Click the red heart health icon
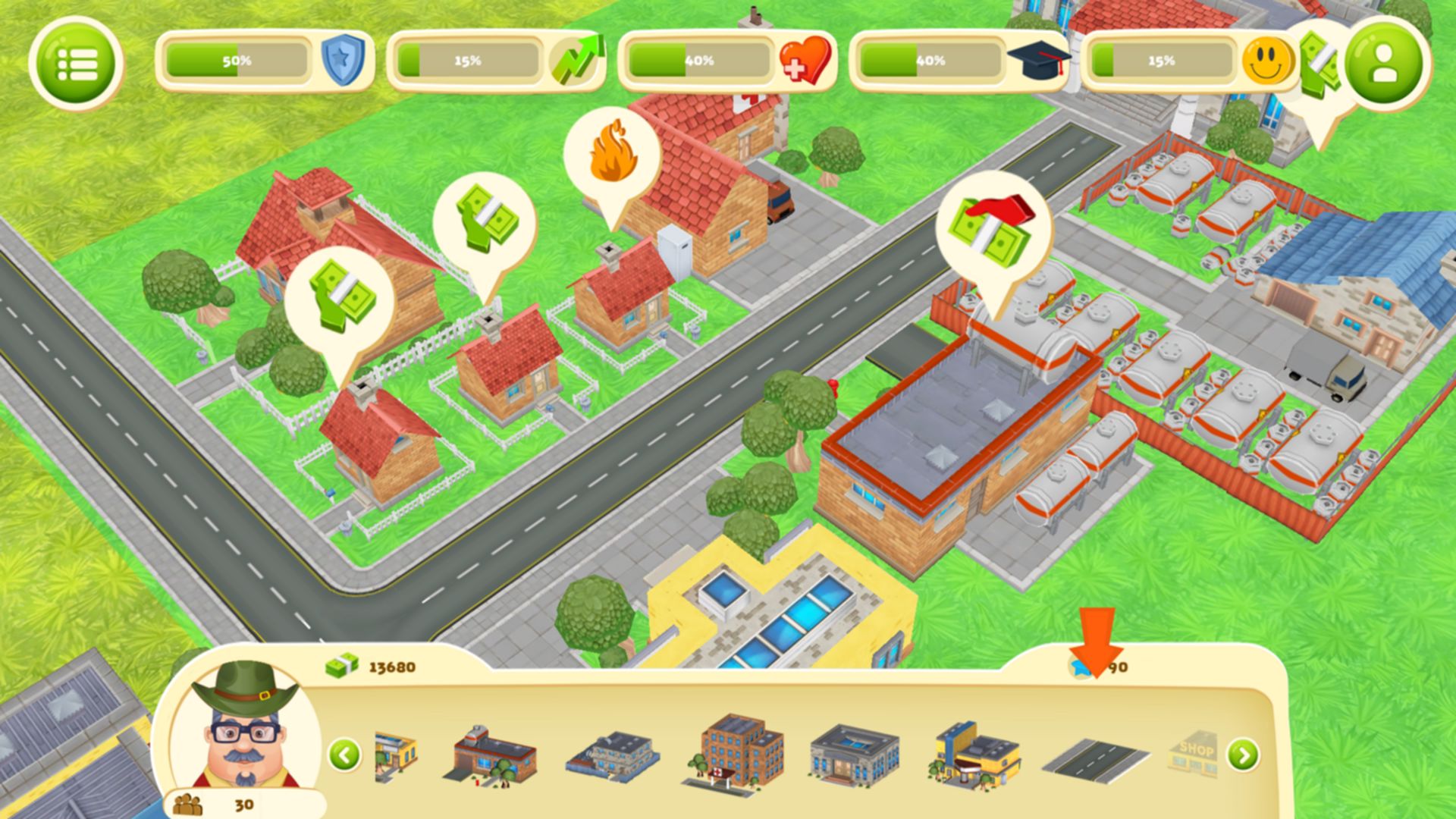The image size is (1456, 819). pyautogui.click(x=805, y=61)
